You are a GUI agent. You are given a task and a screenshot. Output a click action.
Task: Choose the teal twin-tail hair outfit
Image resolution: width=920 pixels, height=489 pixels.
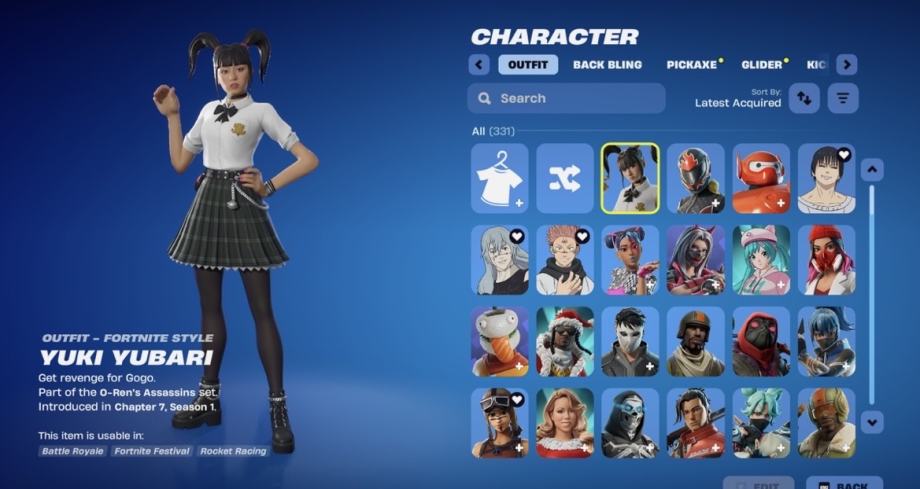[x=761, y=260]
